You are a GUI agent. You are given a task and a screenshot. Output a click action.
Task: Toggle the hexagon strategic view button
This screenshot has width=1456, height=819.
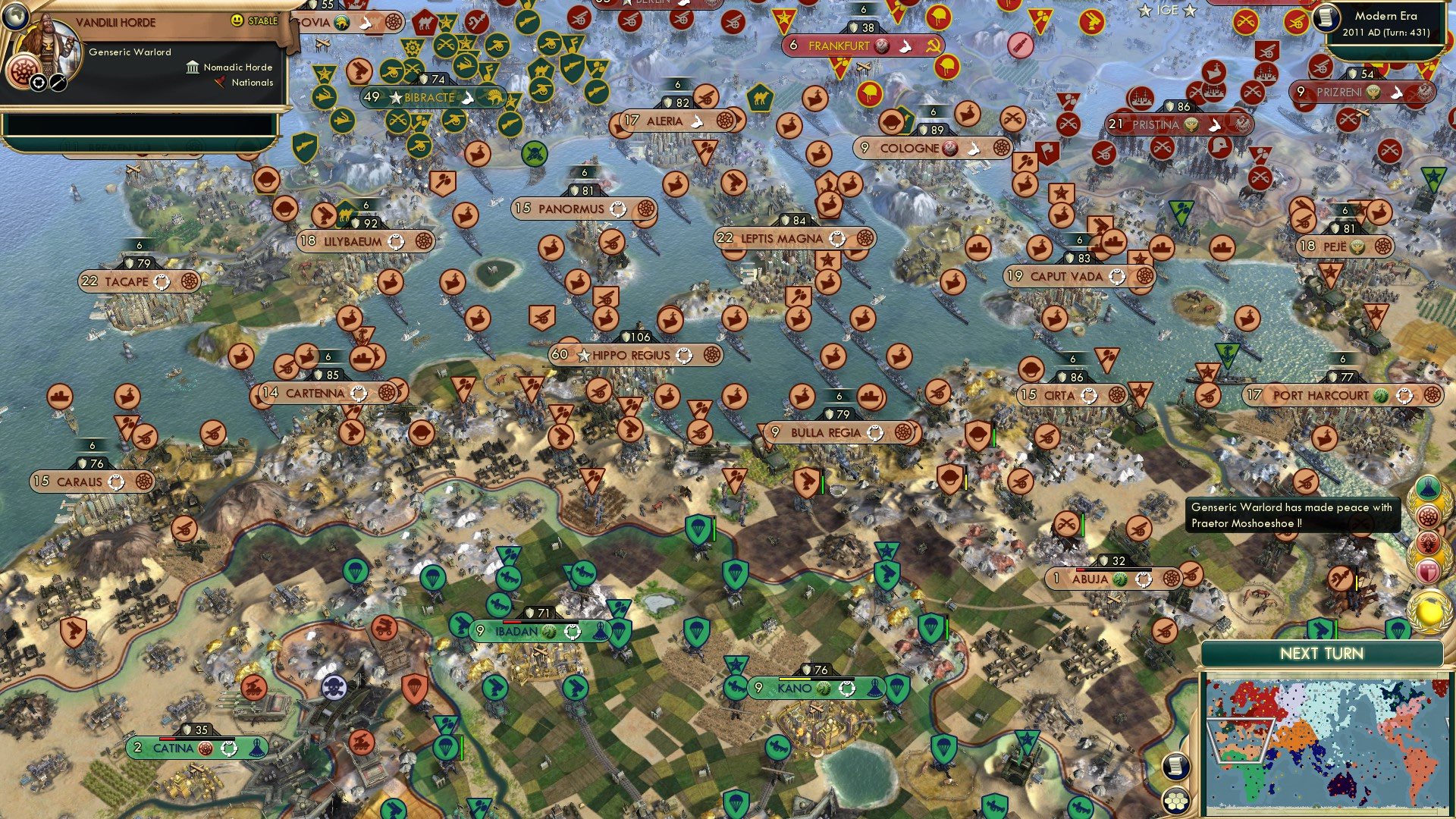(x=1176, y=802)
